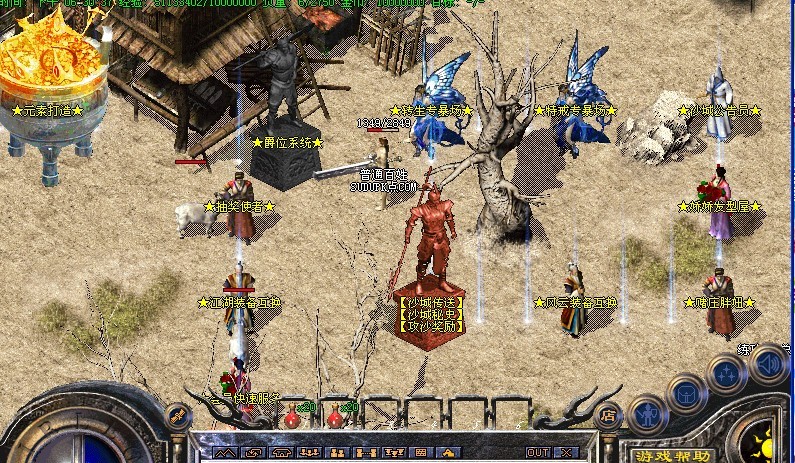Open the skills panel with sparkle icon
Image resolution: width=795 pixels, height=463 pixels.
coord(727,373)
